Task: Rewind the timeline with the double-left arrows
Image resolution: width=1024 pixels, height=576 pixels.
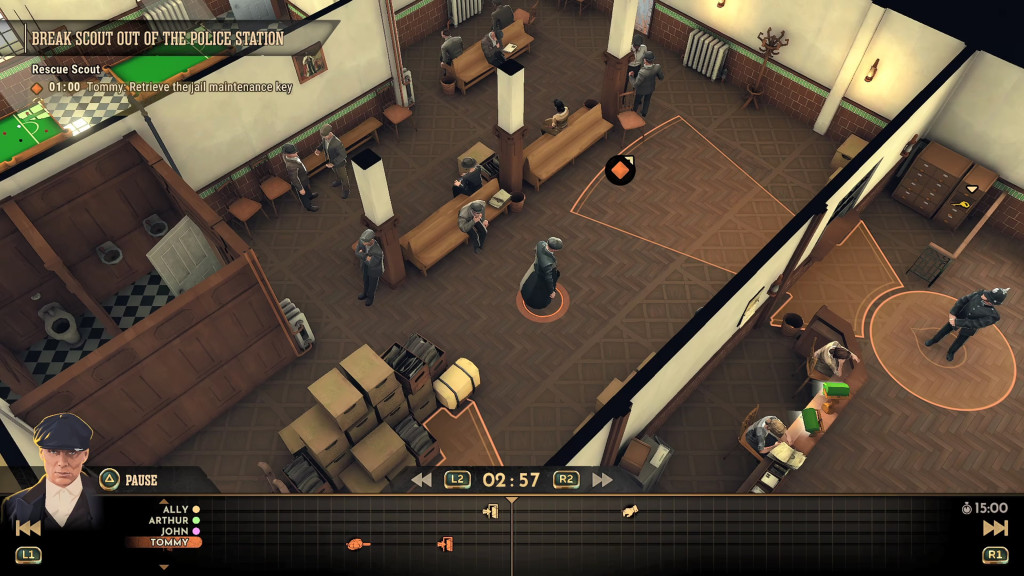Action: pyautogui.click(x=421, y=480)
